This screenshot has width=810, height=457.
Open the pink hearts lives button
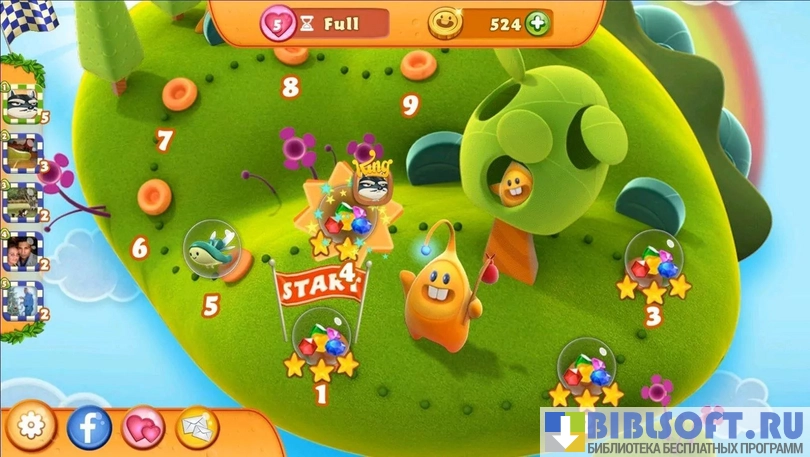coord(143,428)
